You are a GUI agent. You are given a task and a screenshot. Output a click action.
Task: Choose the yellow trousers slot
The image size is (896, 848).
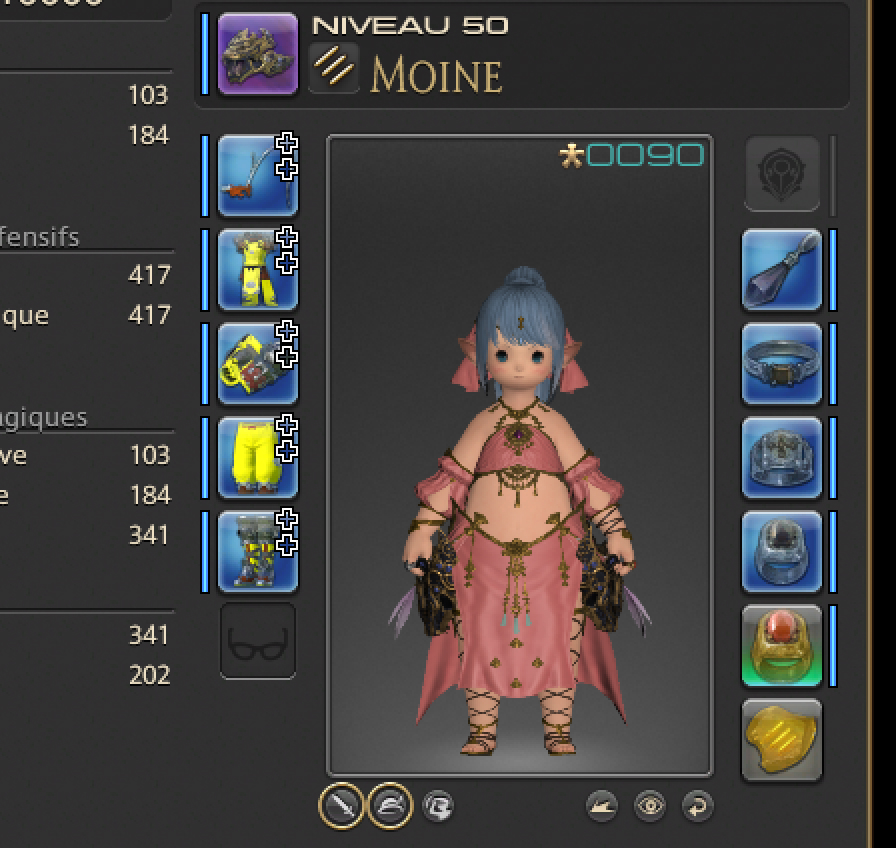point(257,457)
